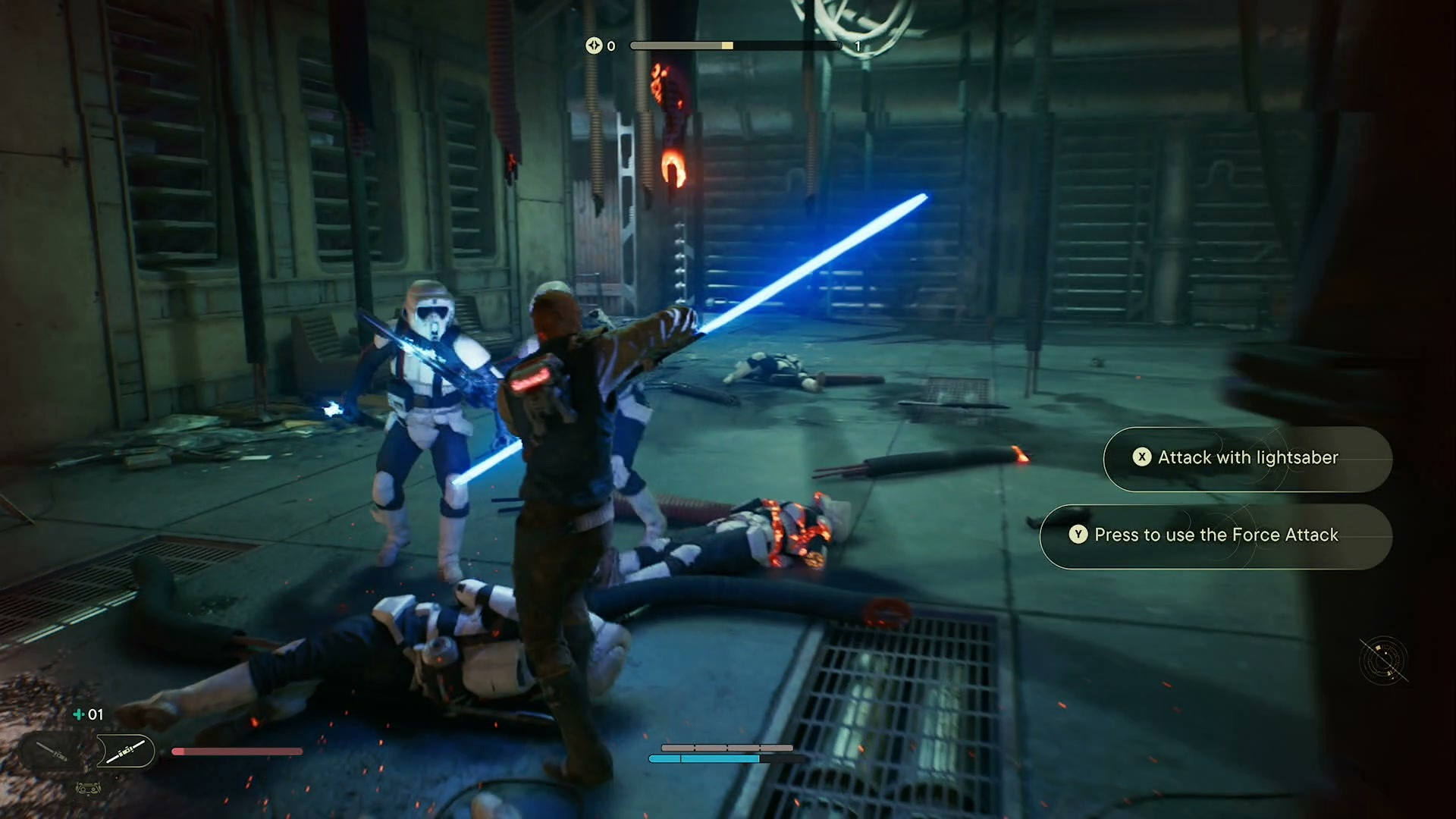Click the small secondary lightsaber slot icon
Screen dimensions: 1456x819
(50, 751)
